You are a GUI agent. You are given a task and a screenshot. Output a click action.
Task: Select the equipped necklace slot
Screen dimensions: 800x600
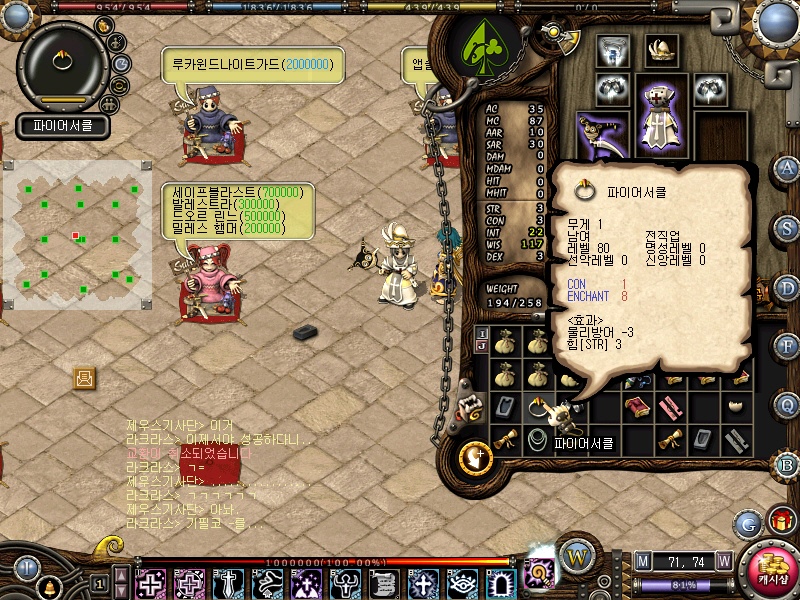(x=611, y=51)
